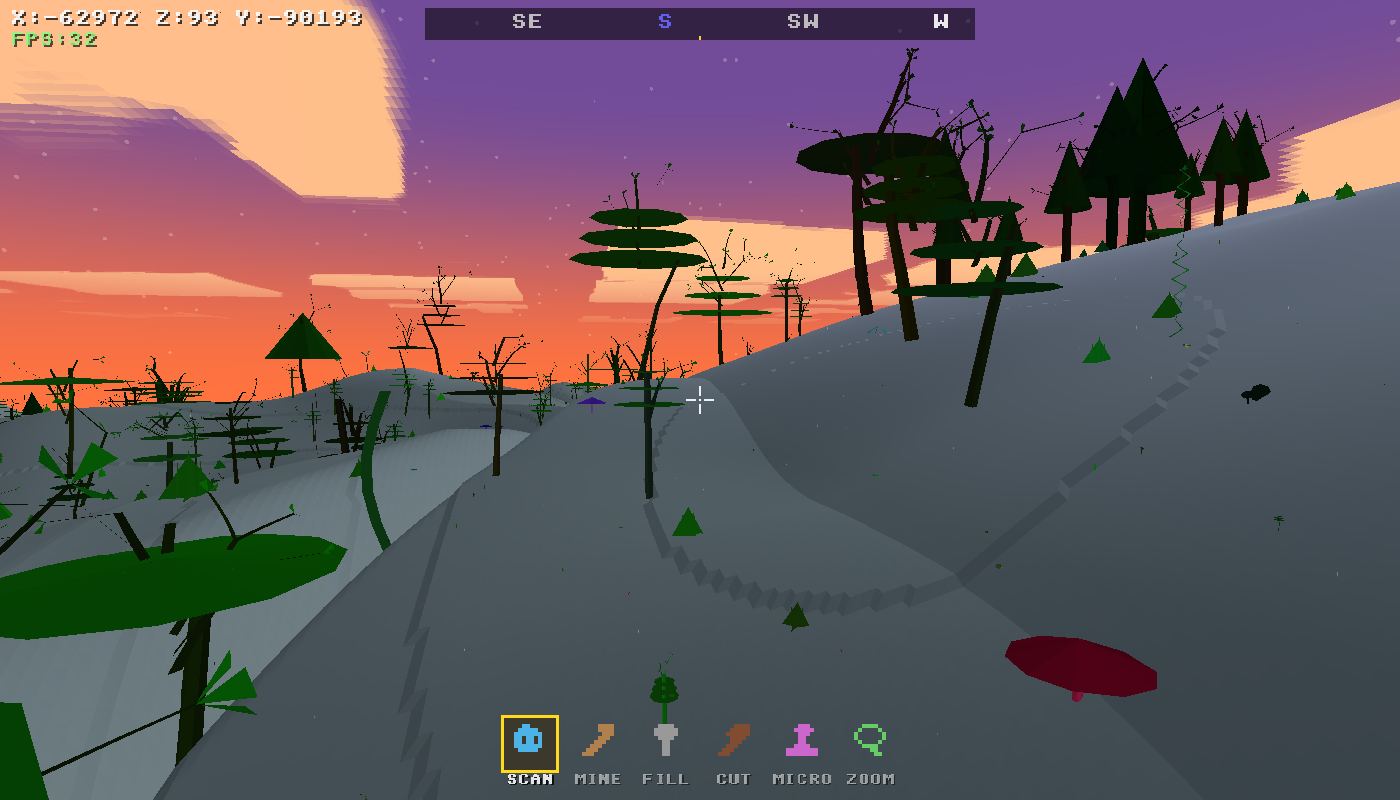Screen dimensions: 1400x800
Task: Click the yellow tick marker on the compass strip
Action: (698, 36)
